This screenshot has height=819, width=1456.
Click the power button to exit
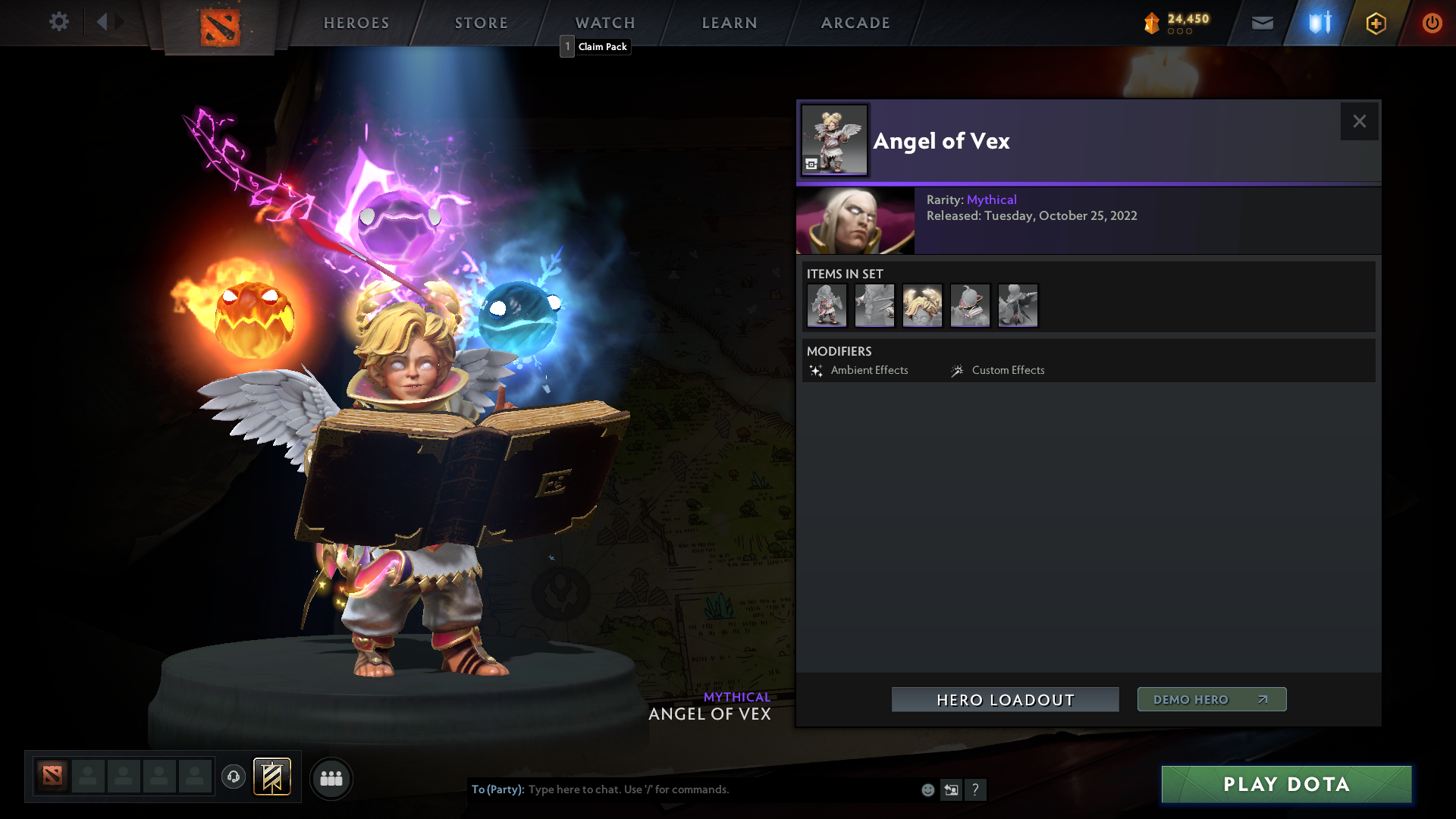pyautogui.click(x=1432, y=23)
